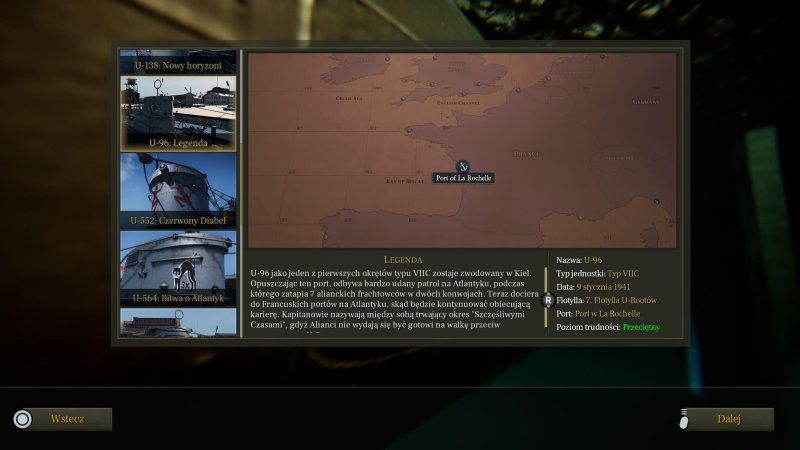Screen dimensions: 800x450
Task: Select the U-564: Bitwa o Atlantyk scenario
Action: (x=178, y=268)
